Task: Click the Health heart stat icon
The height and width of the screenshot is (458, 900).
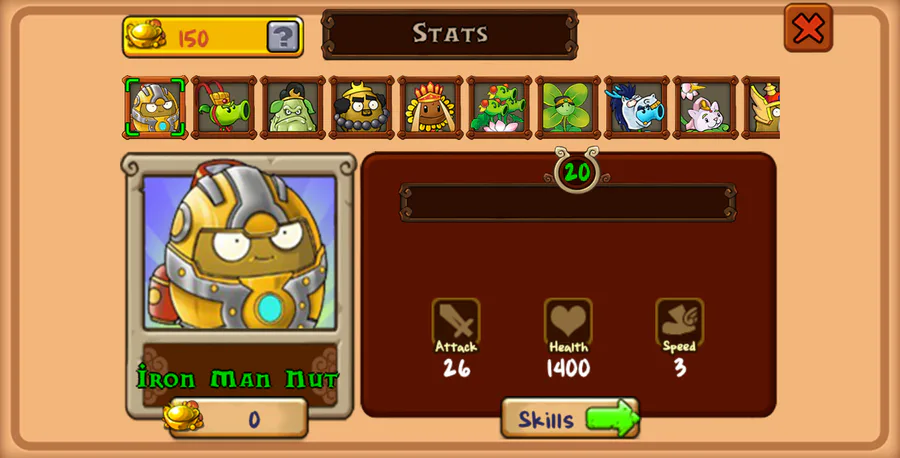Action: click(568, 322)
